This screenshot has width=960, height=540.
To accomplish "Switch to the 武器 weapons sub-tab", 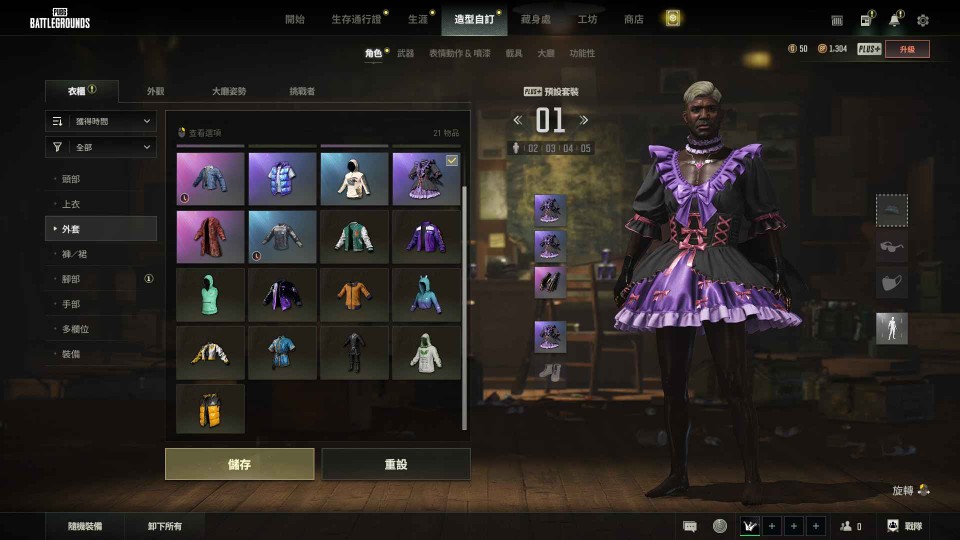I will tap(405, 53).
